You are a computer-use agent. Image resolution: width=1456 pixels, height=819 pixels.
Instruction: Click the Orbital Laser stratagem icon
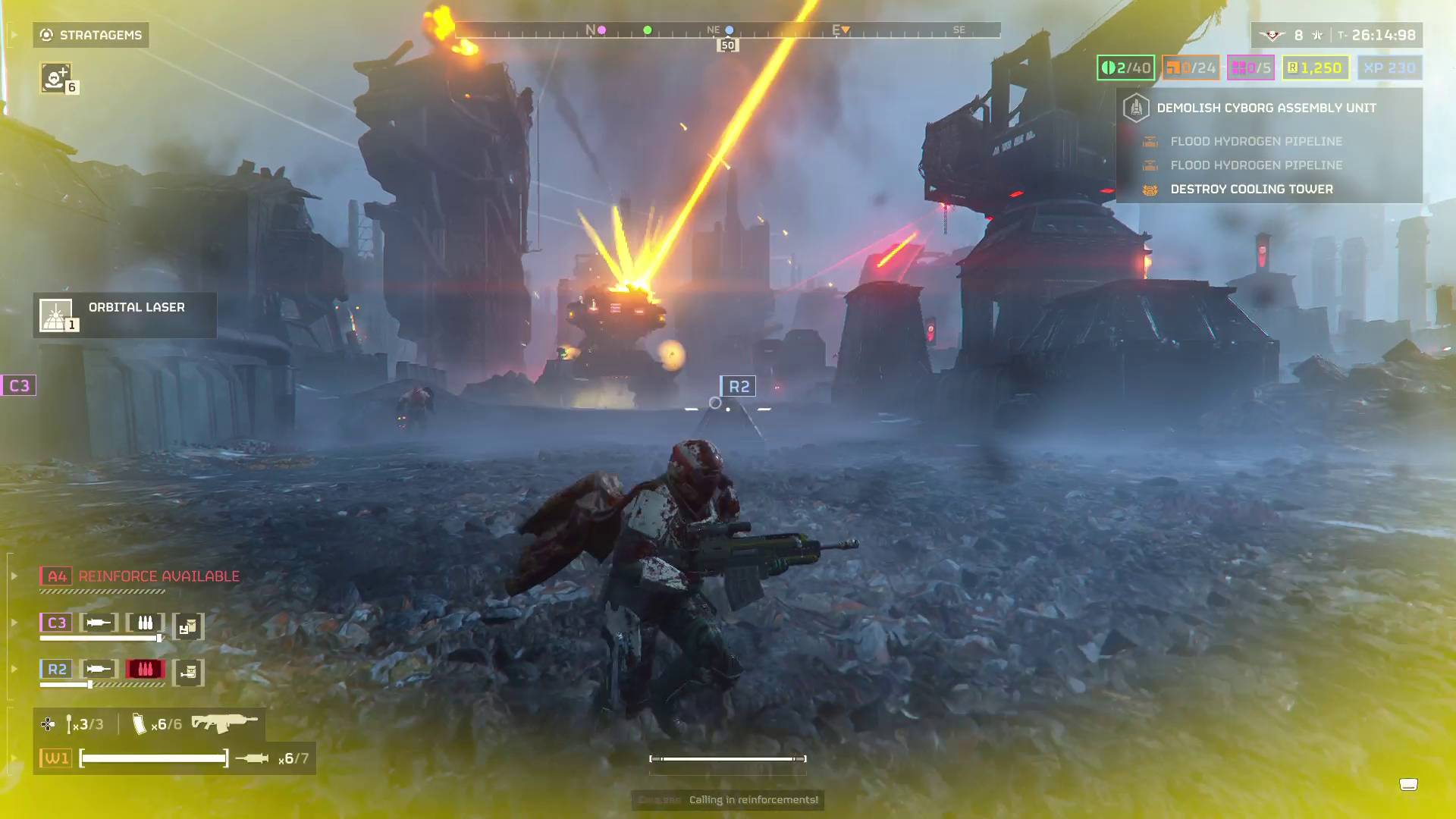[x=57, y=314]
